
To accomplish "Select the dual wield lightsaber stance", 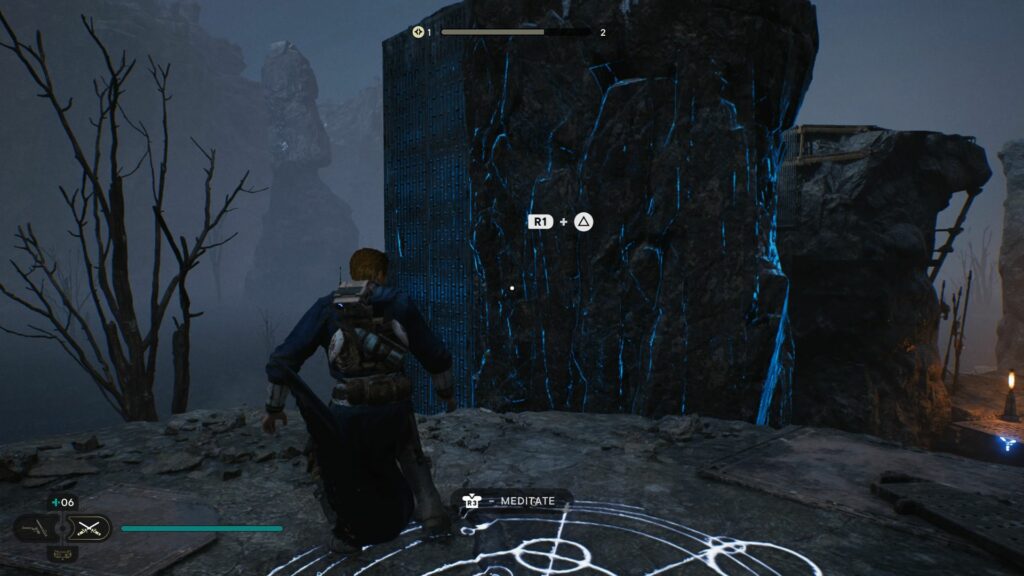I will click(91, 527).
